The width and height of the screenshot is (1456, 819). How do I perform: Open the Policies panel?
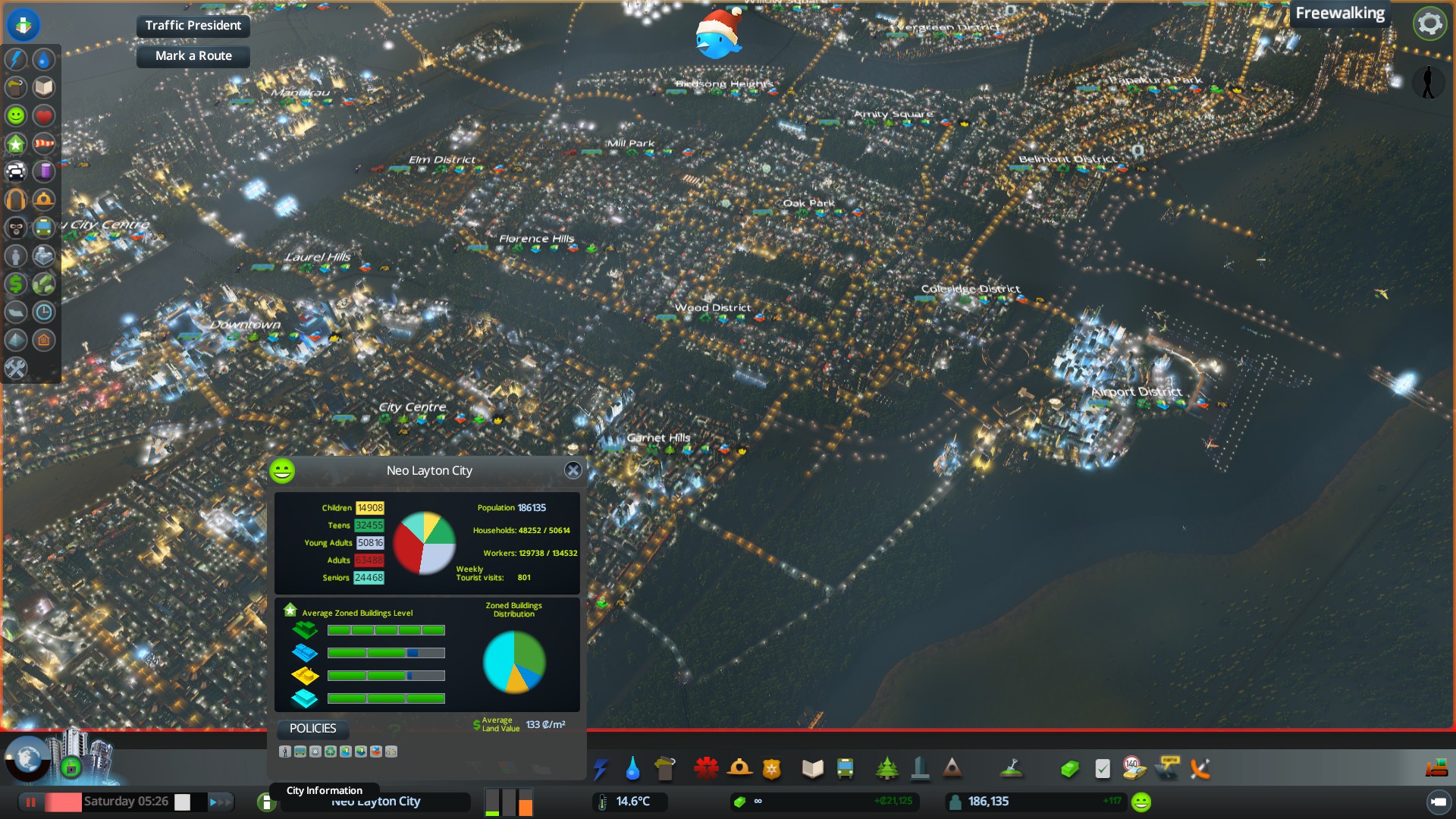312,729
